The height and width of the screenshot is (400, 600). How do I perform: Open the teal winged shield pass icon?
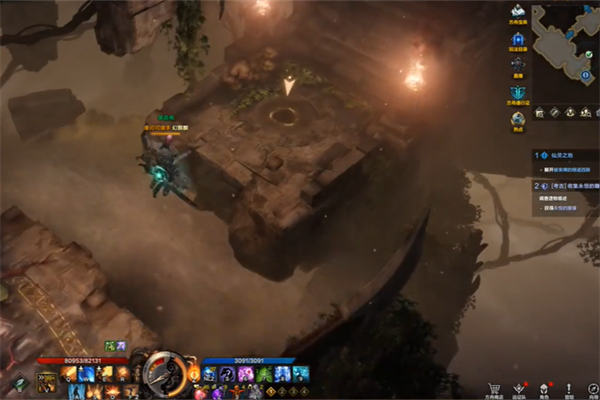pyautogui.click(x=518, y=93)
